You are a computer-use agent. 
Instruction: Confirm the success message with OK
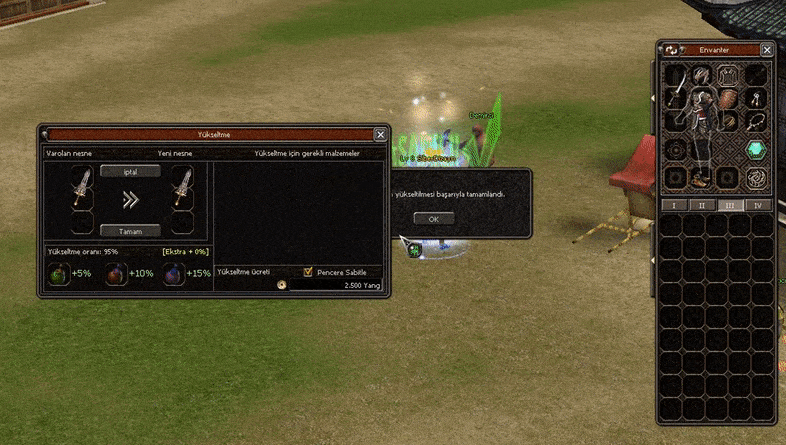tap(433, 218)
